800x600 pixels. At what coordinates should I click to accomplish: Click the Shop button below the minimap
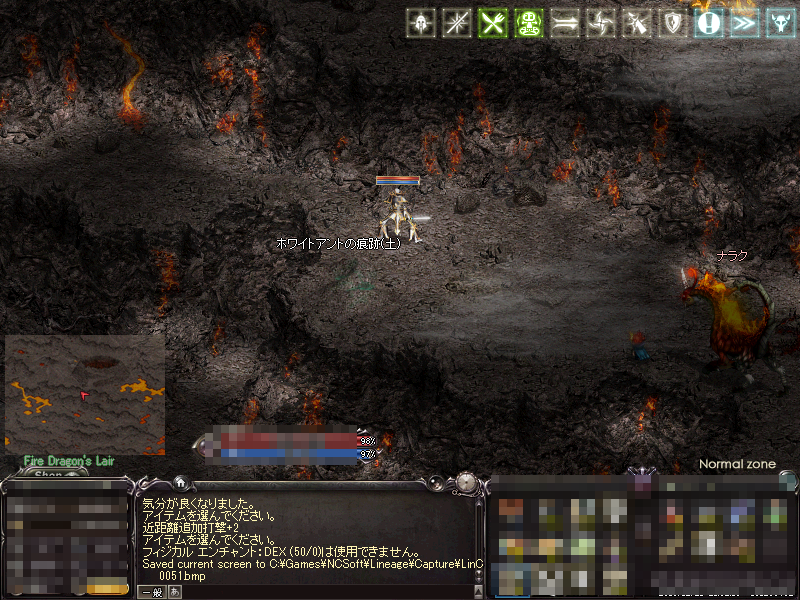click(x=48, y=474)
